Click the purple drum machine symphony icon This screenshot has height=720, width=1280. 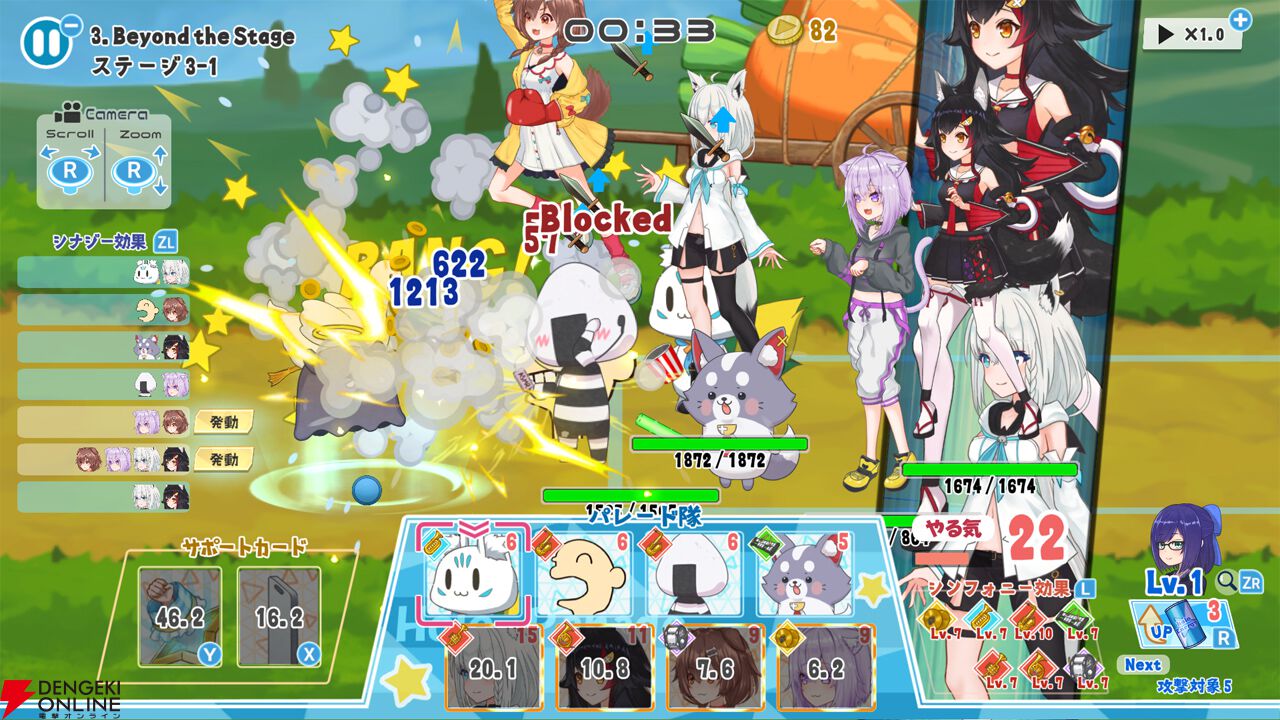tap(1082, 665)
